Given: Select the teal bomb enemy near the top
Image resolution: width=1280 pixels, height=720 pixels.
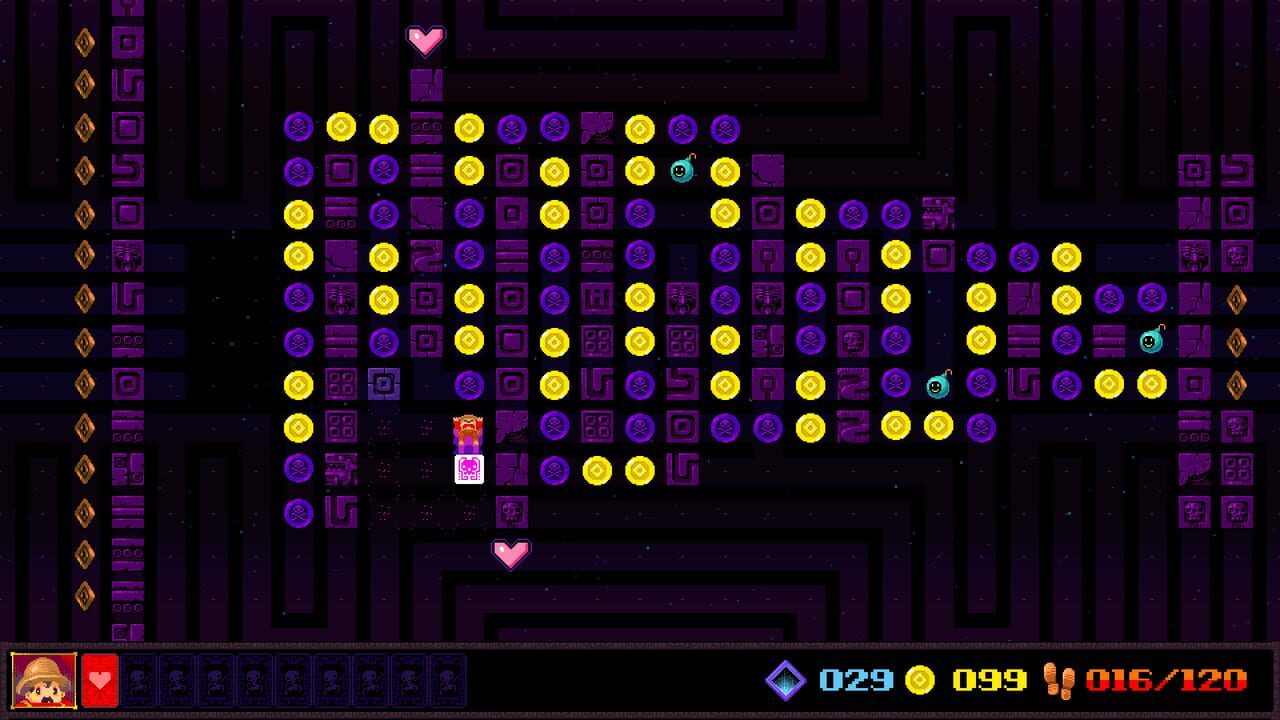Looking at the screenshot, I should (683, 170).
